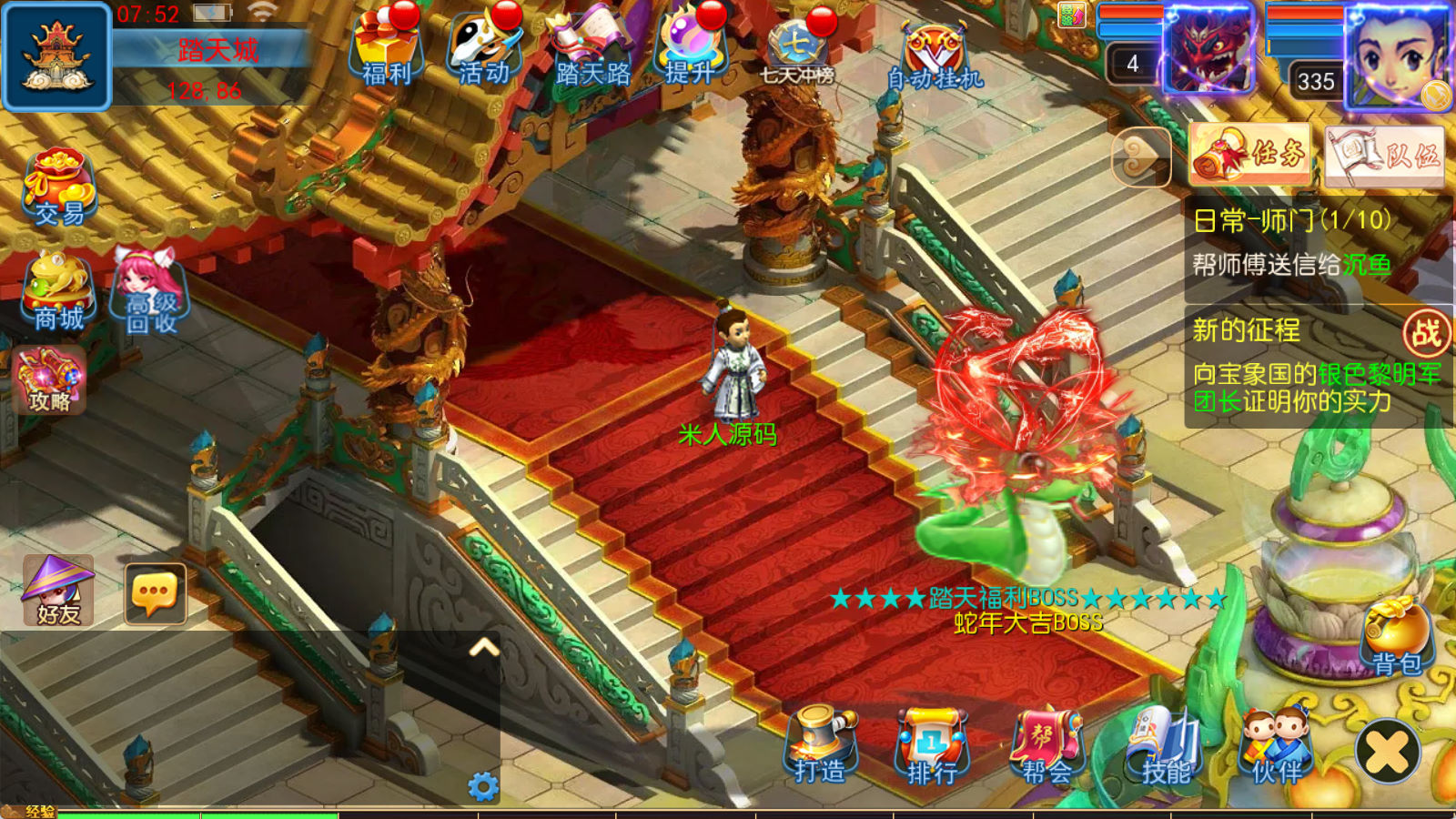The height and width of the screenshot is (819, 1456).
Task: Open the 踏天路 feature icon
Action: coord(592,47)
